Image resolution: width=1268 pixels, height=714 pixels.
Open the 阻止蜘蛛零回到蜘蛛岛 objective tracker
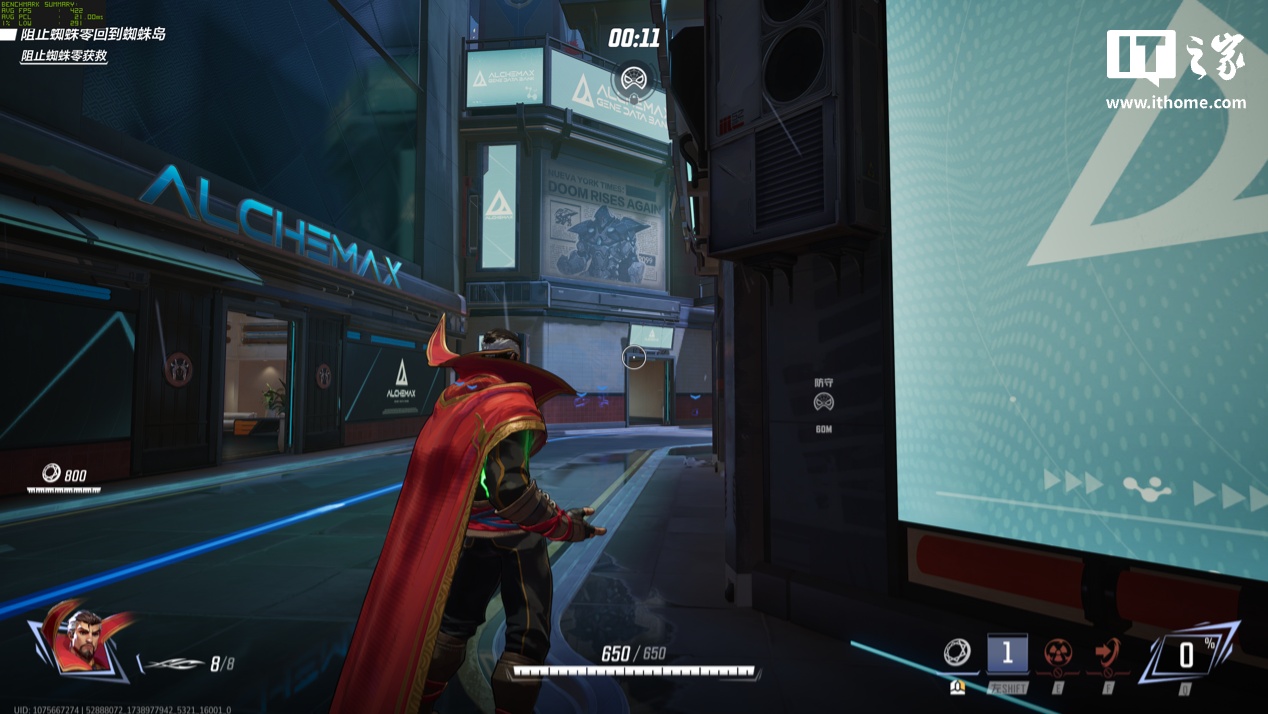(x=93, y=34)
